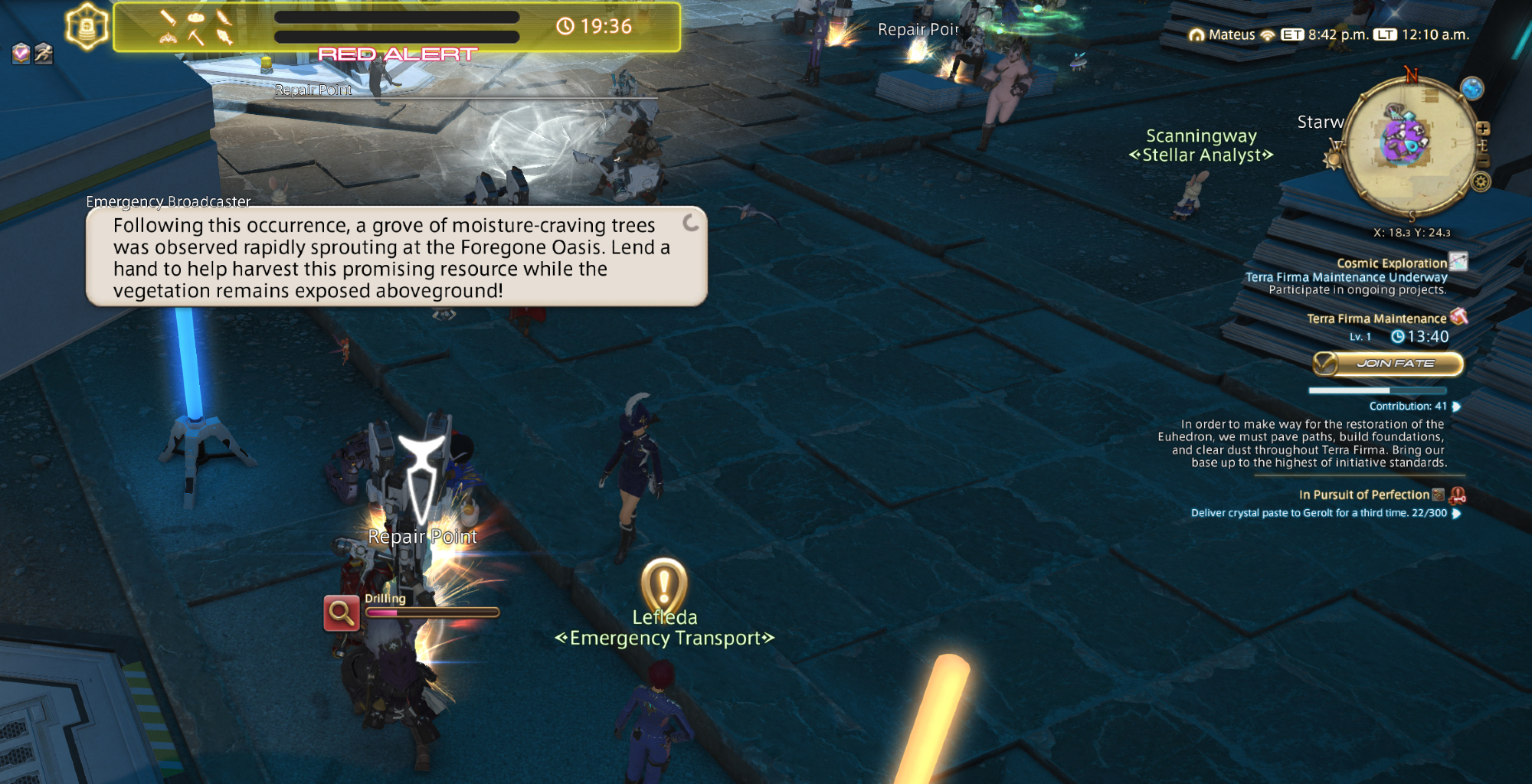Zoom out the minimap with the minus button
Screen dimensions: 1532x784
[x=1483, y=162]
